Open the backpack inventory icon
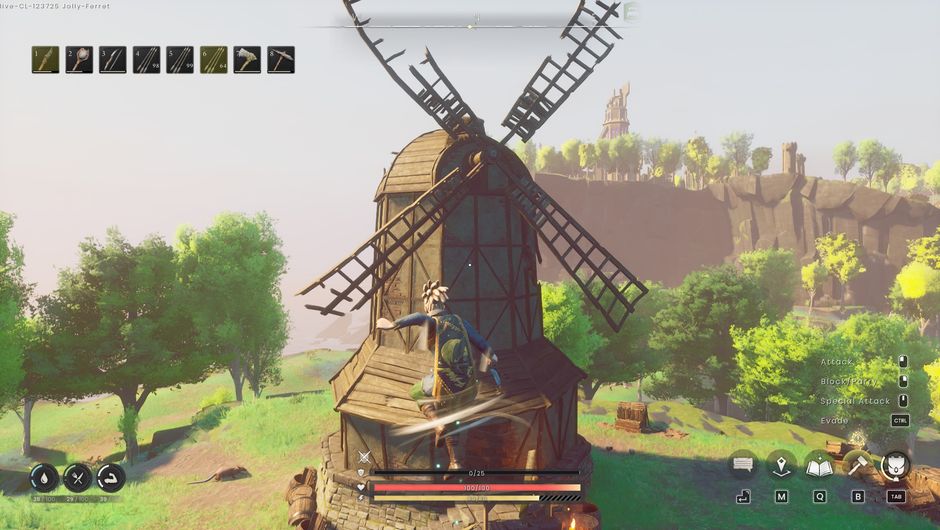The height and width of the screenshot is (530, 940). pos(895,464)
